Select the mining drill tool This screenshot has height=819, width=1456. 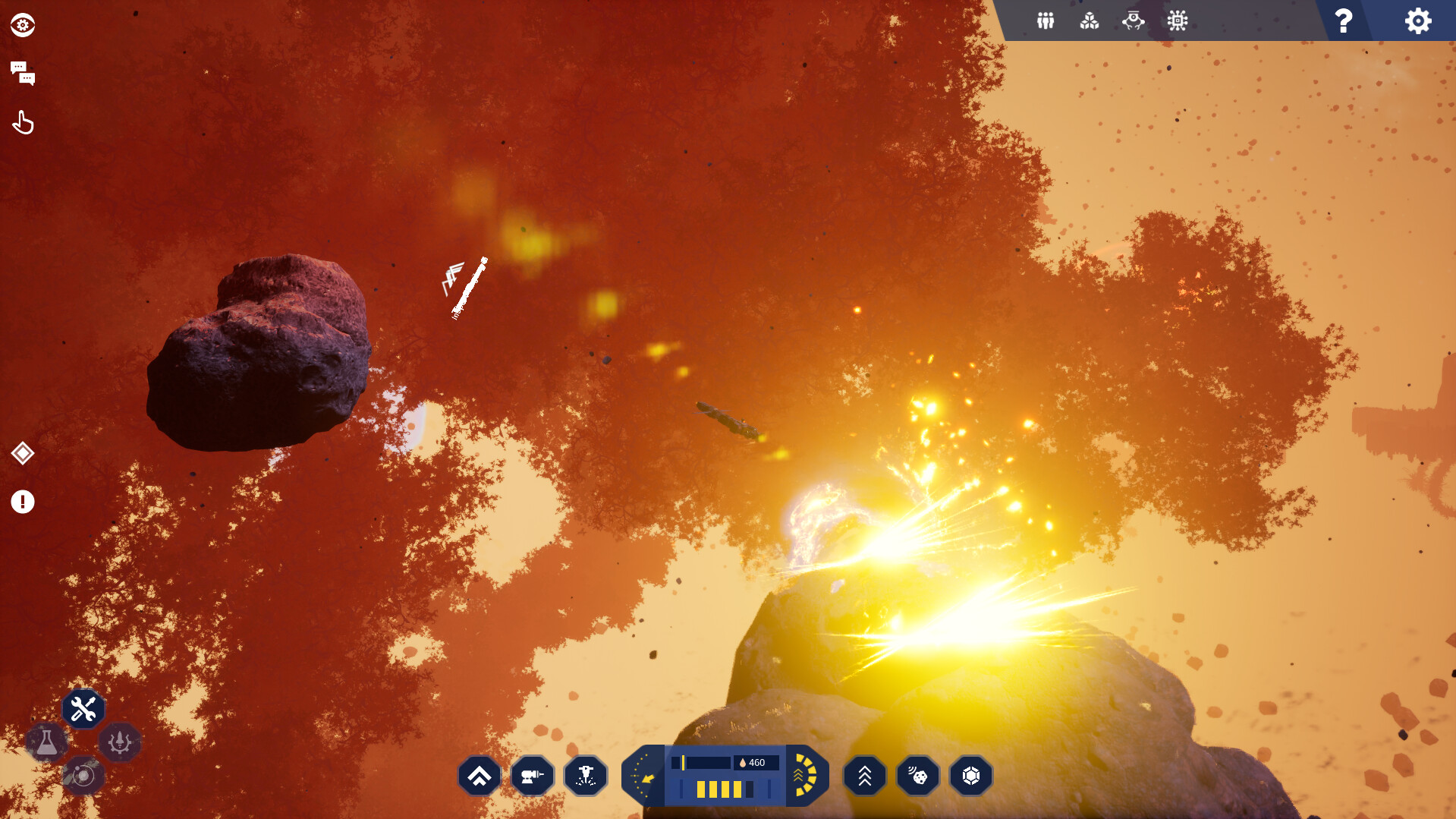coord(586,775)
